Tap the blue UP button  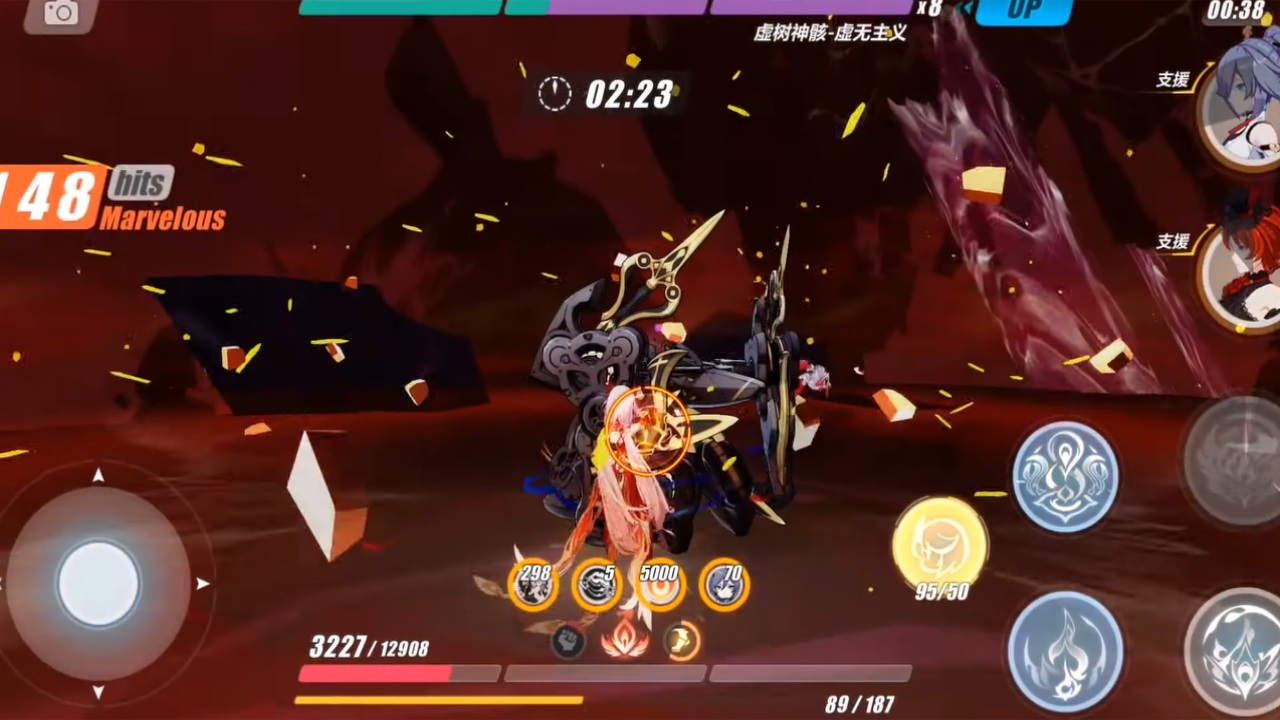(1023, 11)
